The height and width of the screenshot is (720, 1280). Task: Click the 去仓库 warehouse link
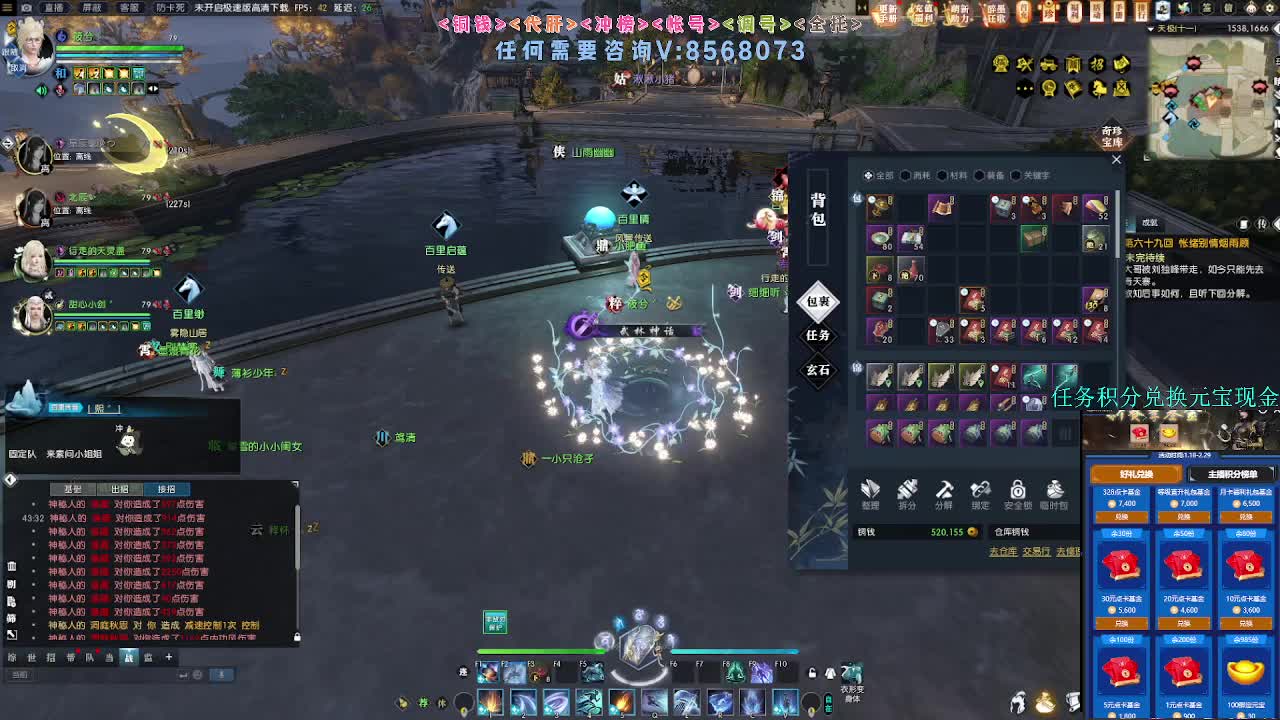pyautogui.click(x=1004, y=550)
